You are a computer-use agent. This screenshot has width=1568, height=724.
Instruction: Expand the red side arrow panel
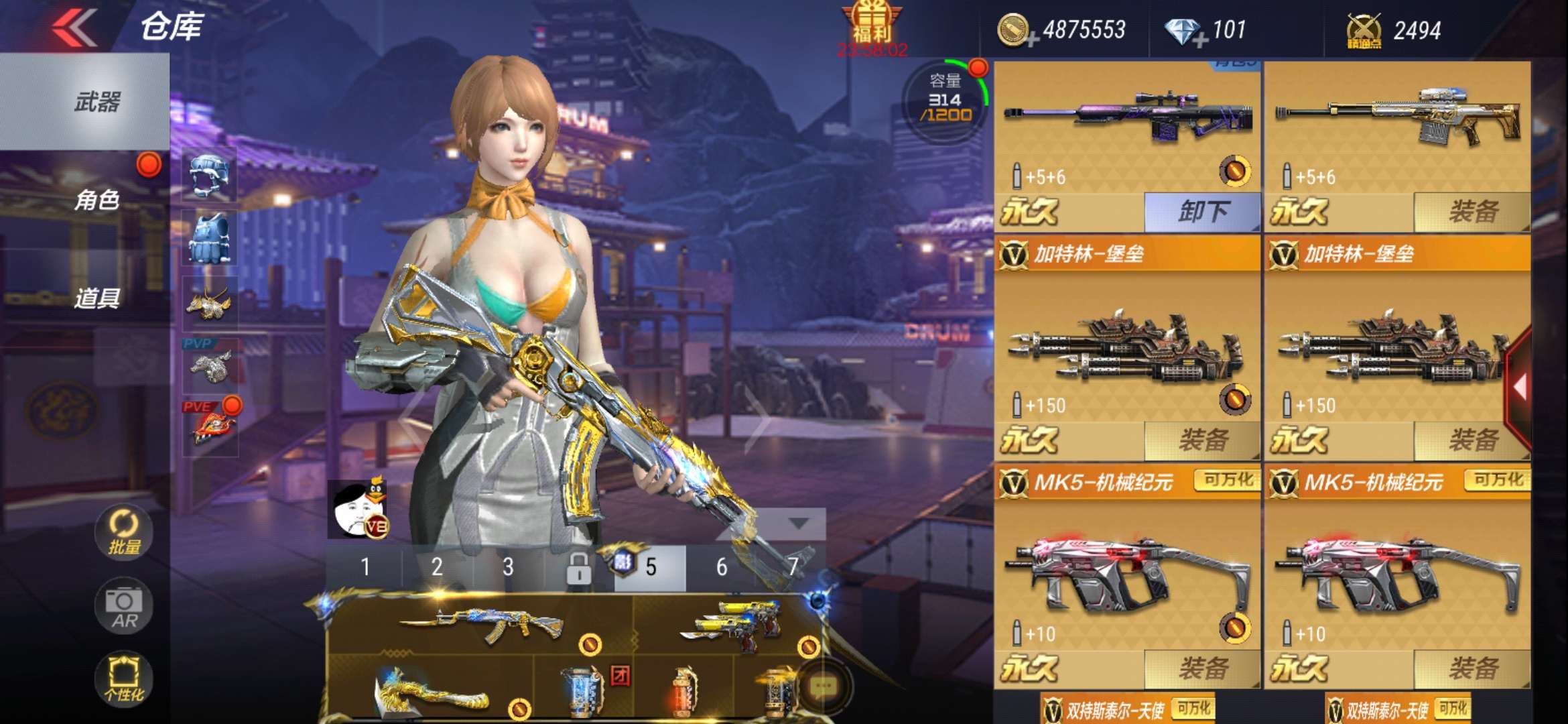point(1520,387)
